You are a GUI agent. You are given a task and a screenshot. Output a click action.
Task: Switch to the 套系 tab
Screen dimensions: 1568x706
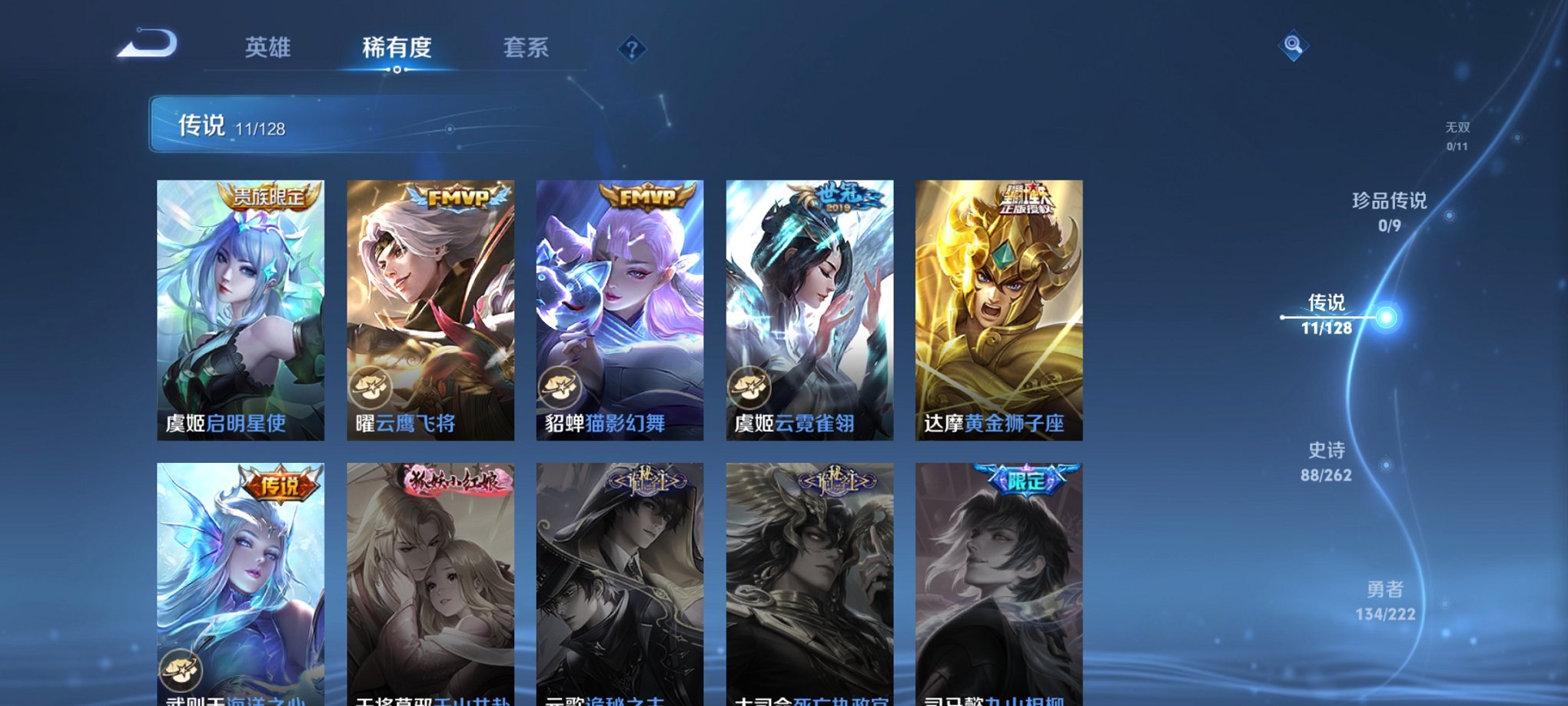coord(527,48)
